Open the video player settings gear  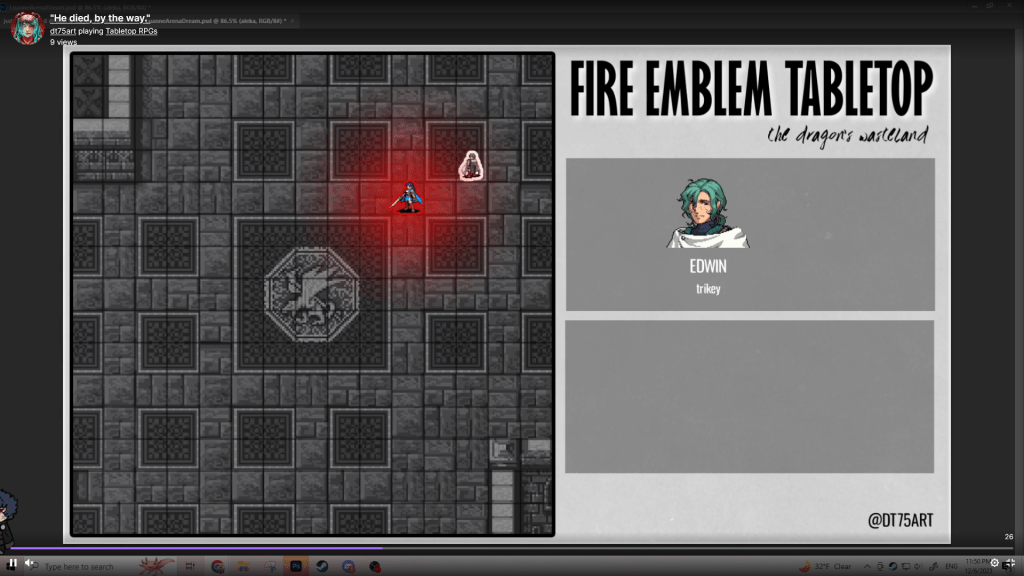(994, 563)
